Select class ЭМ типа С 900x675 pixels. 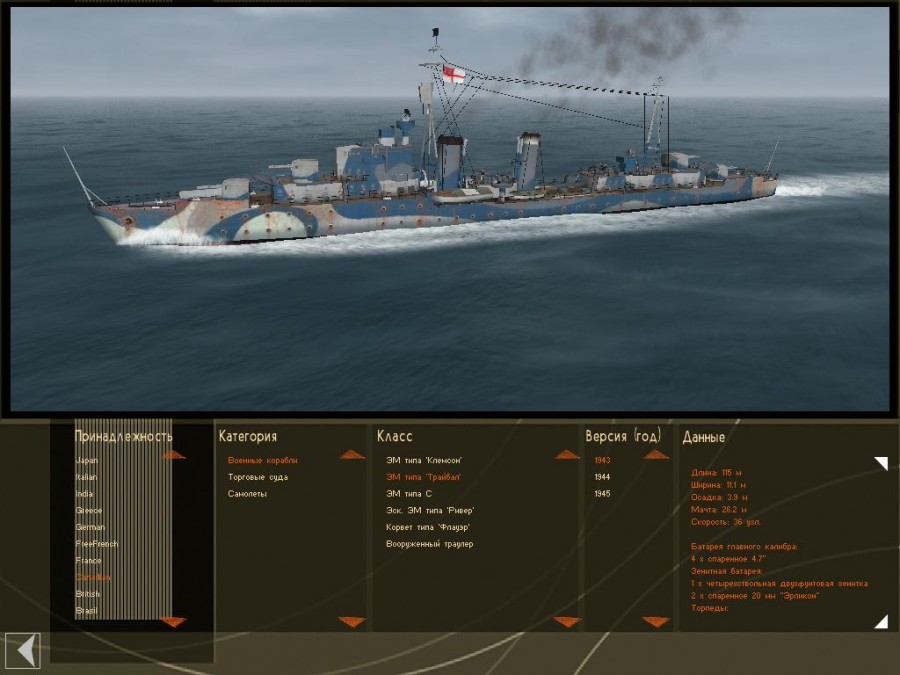(x=409, y=494)
